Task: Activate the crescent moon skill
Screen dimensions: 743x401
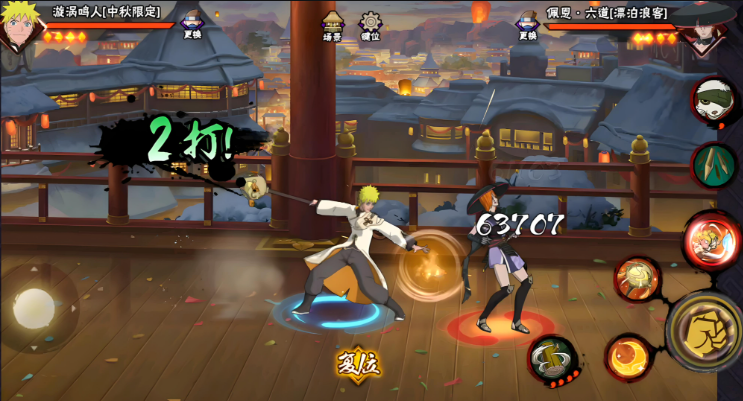Action: click(x=628, y=357)
